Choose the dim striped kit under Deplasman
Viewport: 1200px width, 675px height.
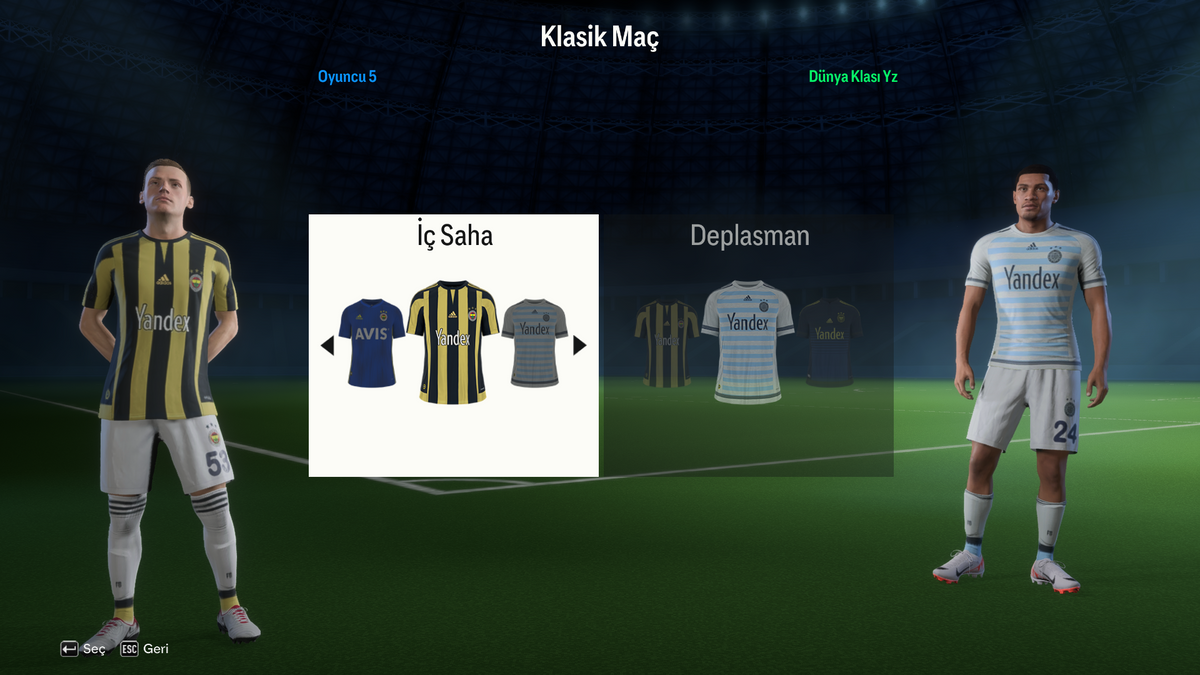click(666, 342)
